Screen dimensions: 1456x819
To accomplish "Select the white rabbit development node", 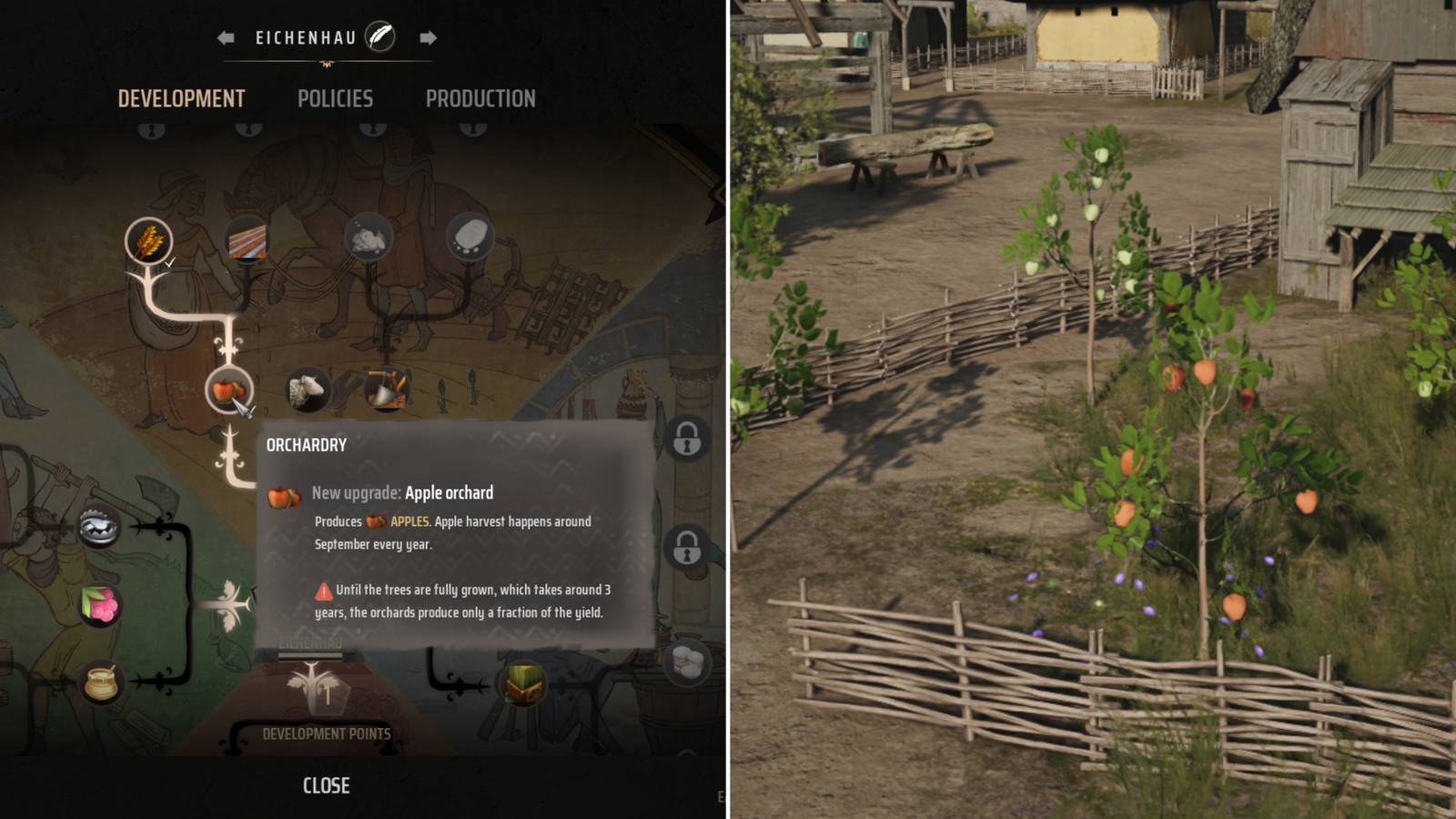I will [367, 235].
